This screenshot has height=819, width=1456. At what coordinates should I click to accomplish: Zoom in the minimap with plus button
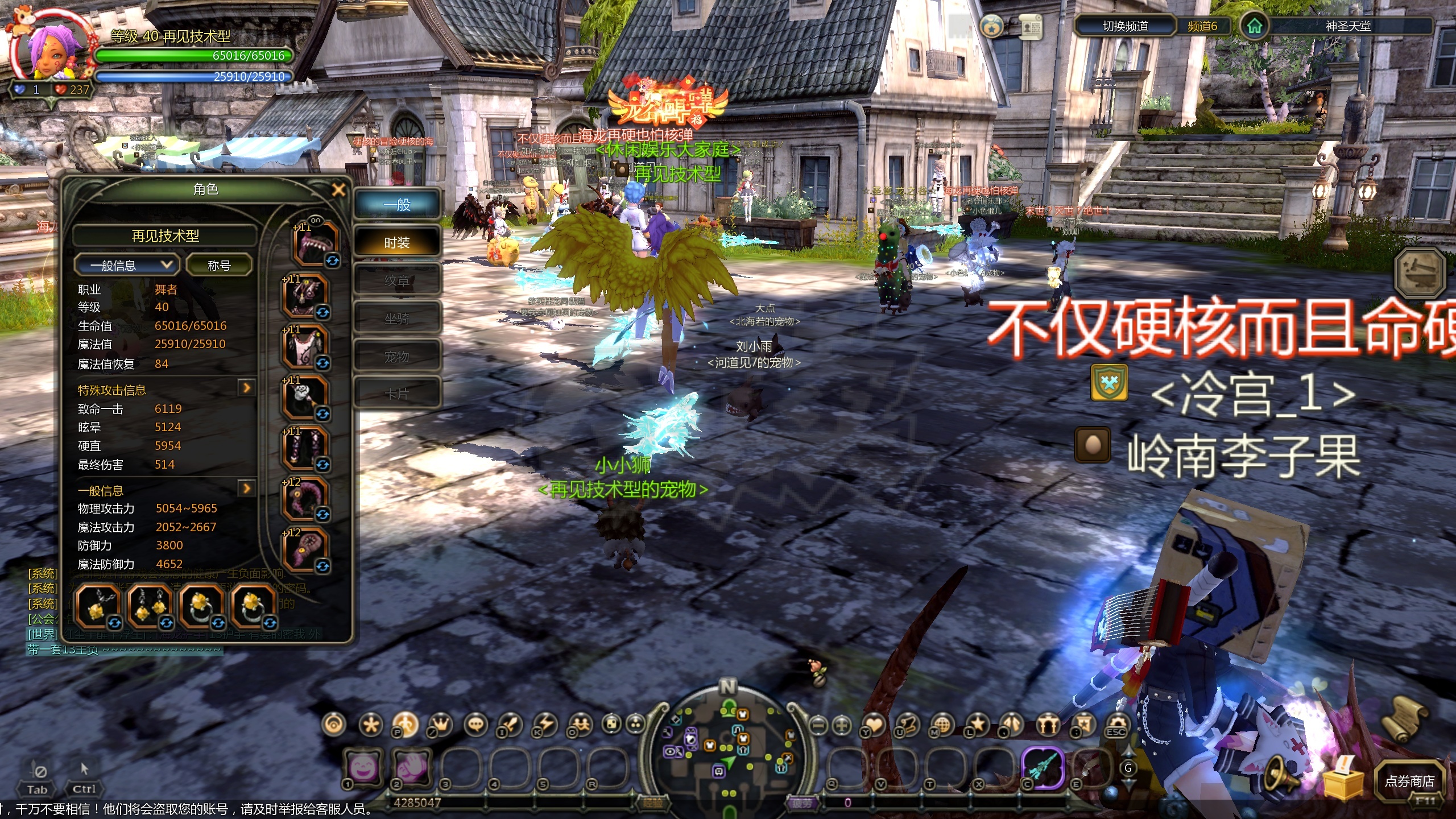tap(842, 725)
